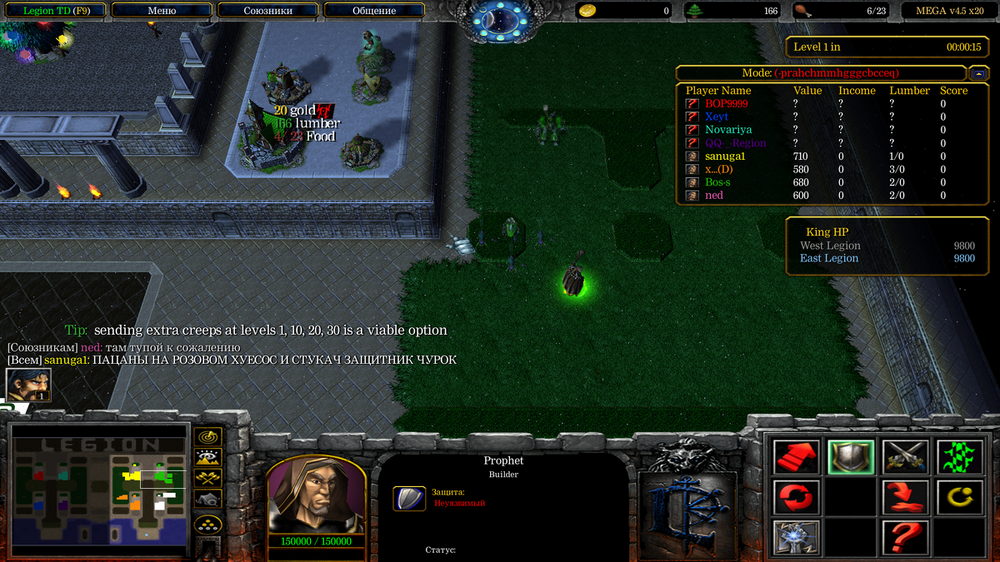The width and height of the screenshot is (1000, 562).
Task: Open the Меню game menu
Action: pyautogui.click(x=161, y=11)
